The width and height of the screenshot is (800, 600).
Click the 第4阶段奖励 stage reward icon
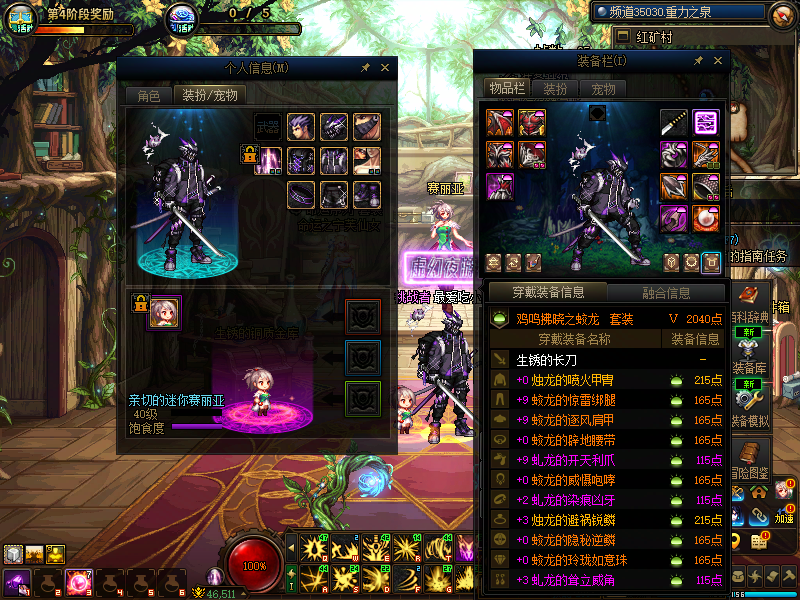coord(21,18)
